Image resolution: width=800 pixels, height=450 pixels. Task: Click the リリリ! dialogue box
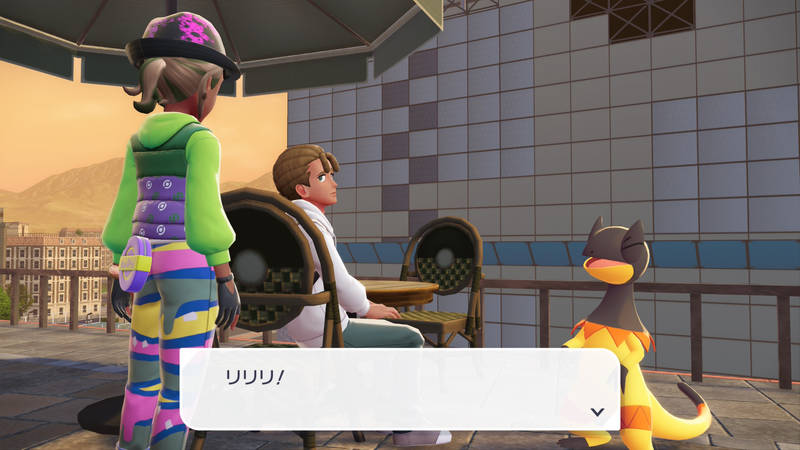click(x=400, y=389)
